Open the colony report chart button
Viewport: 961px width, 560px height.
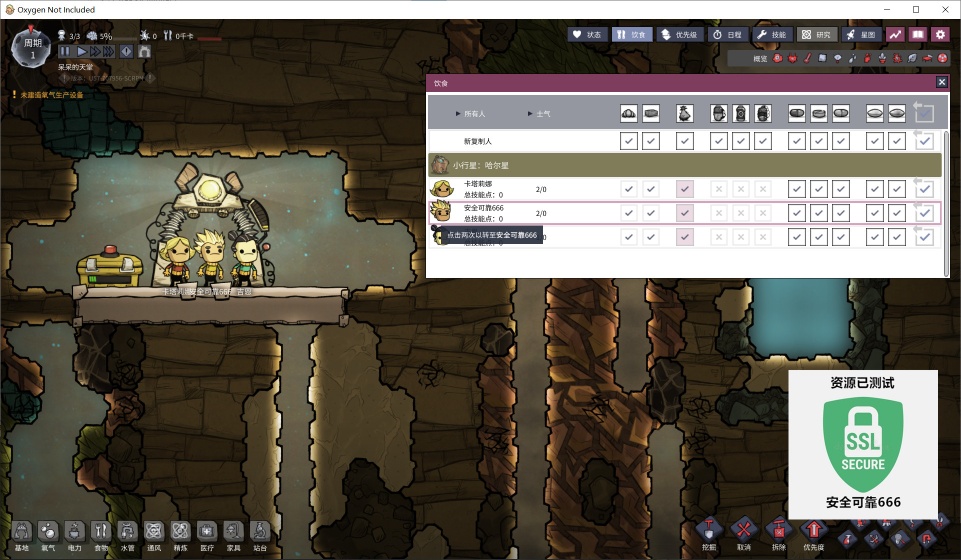tap(895, 34)
